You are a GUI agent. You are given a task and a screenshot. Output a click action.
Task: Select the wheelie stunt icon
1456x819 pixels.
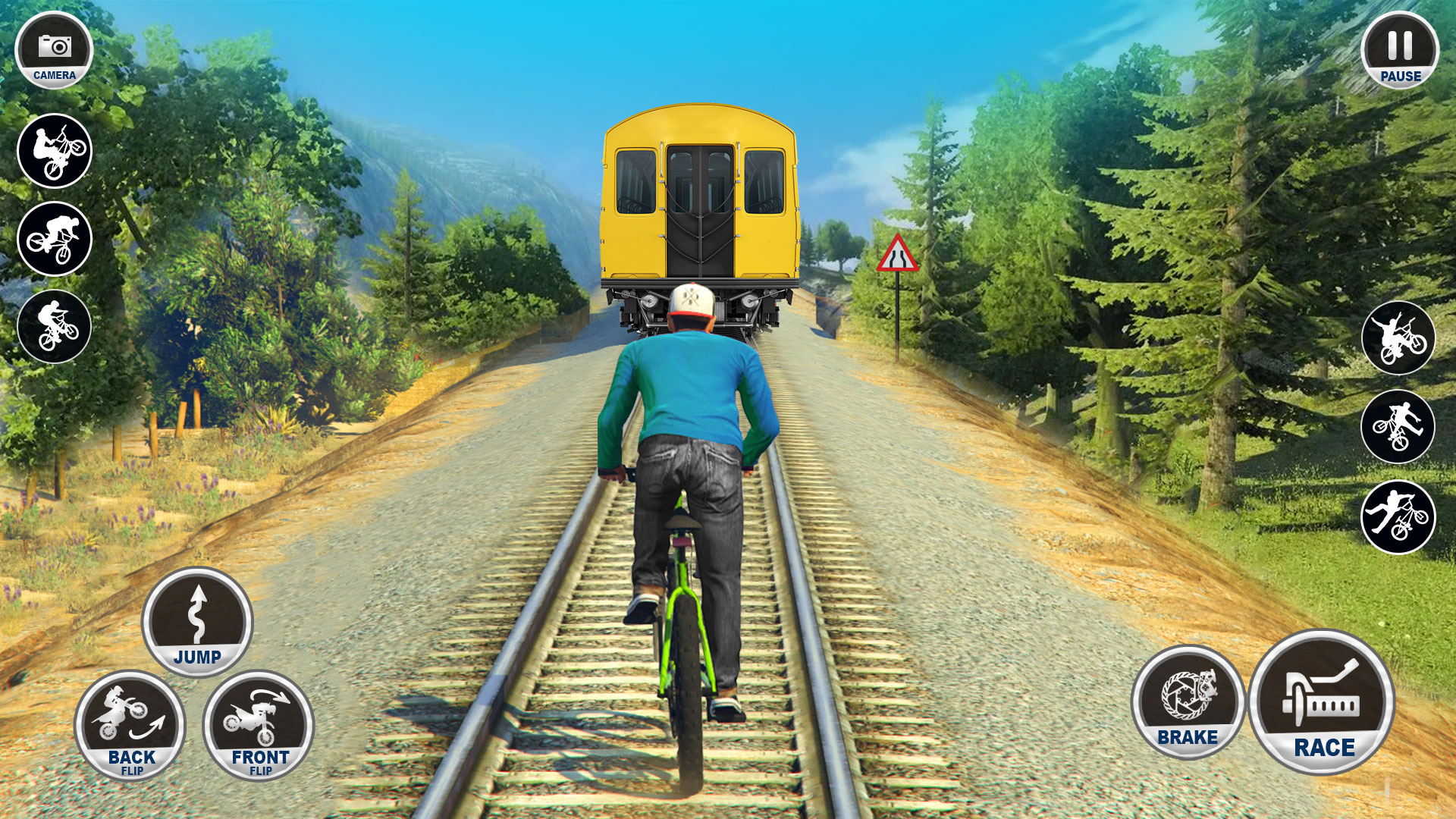53,150
